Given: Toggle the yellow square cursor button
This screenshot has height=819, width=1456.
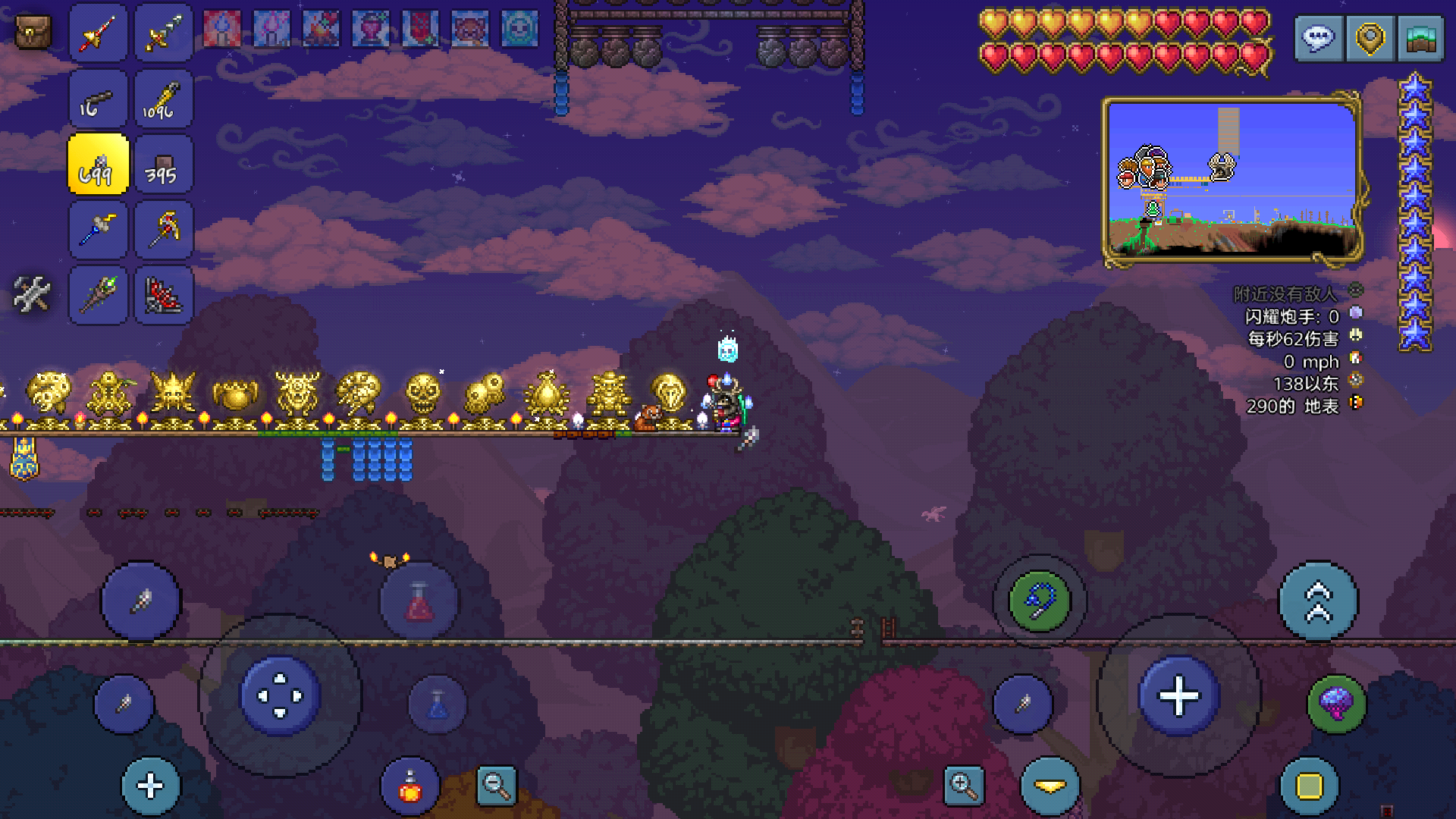Looking at the screenshot, I should click(x=1309, y=786).
